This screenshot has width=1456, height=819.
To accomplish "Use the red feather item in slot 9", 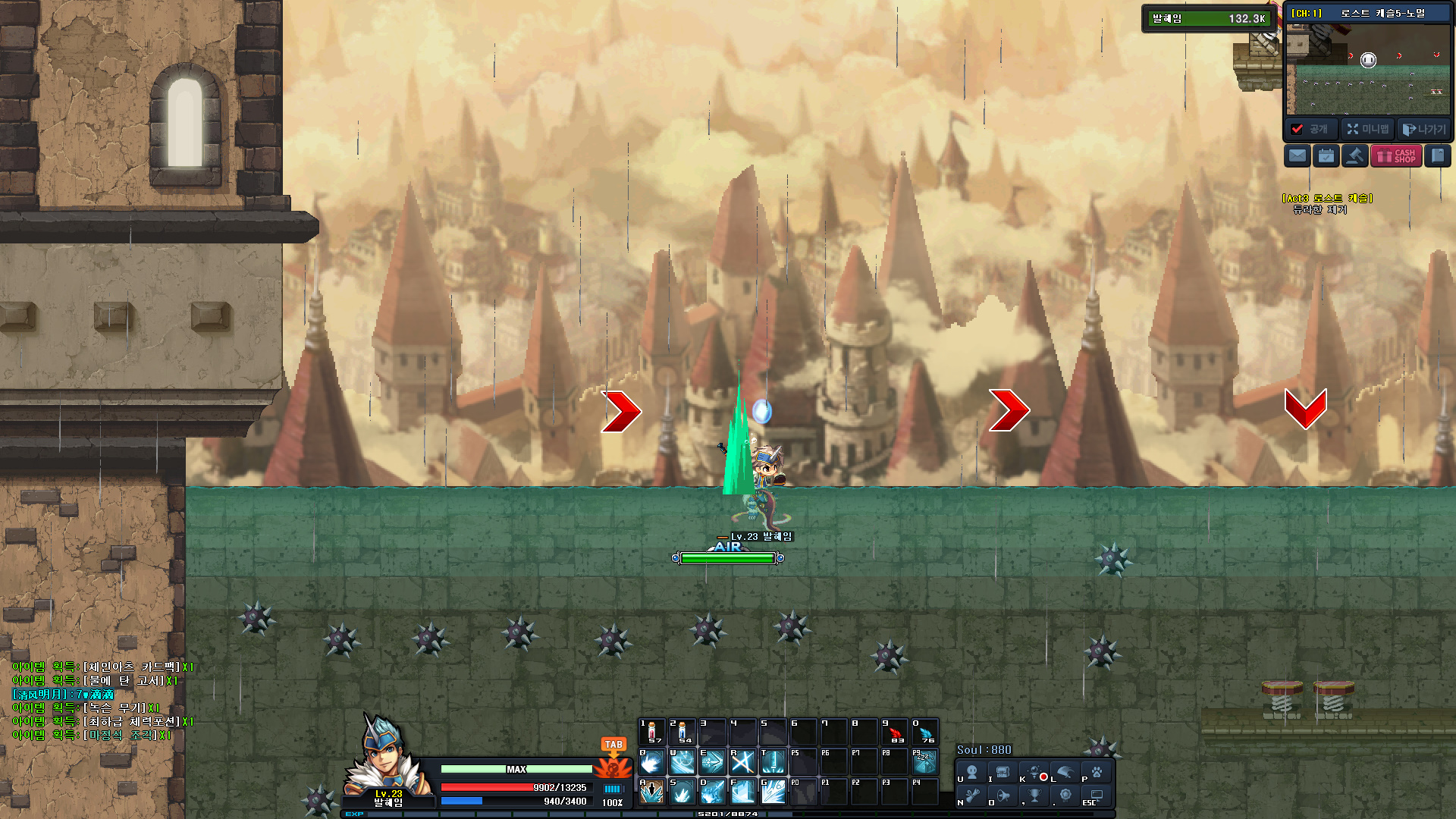I will pos(895,732).
